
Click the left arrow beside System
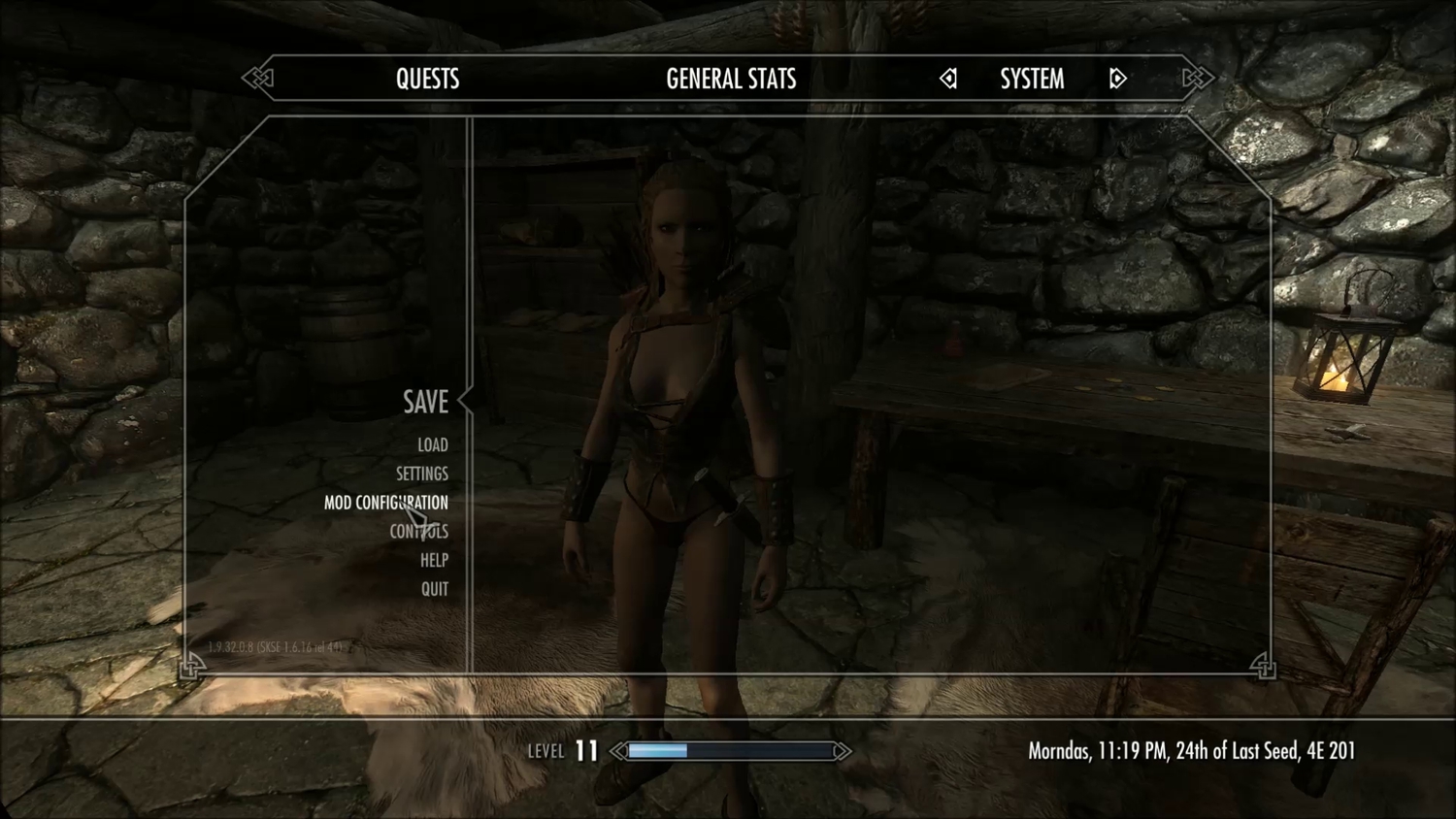point(948,79)
